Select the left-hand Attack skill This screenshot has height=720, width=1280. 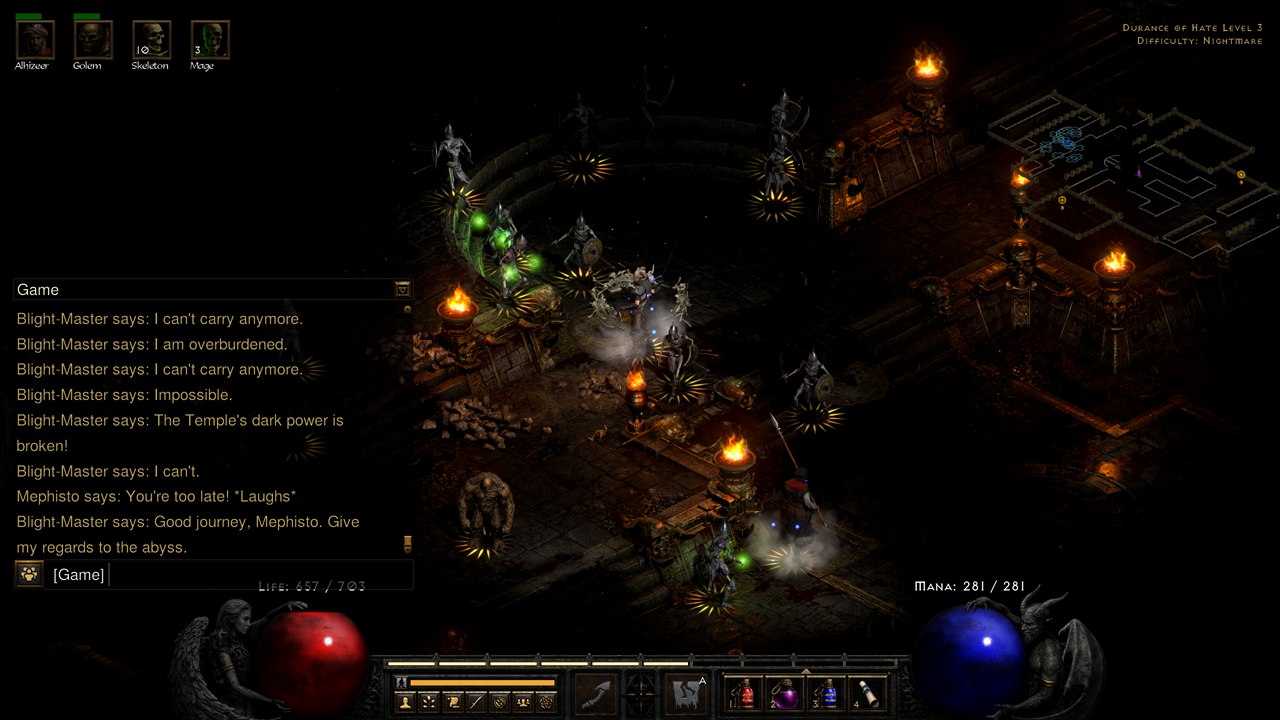point(596,694)
